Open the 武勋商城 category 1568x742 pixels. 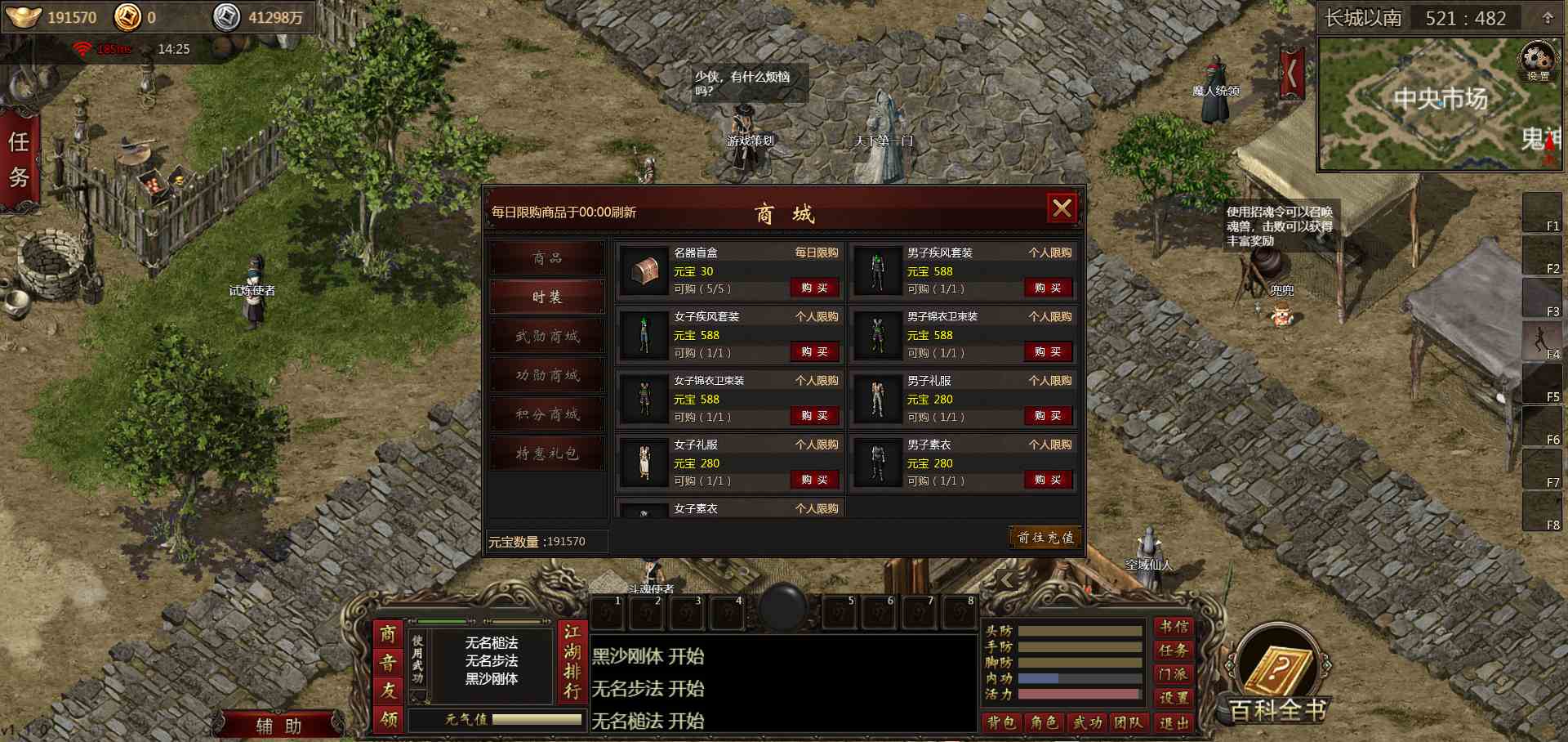coord(547,337)
